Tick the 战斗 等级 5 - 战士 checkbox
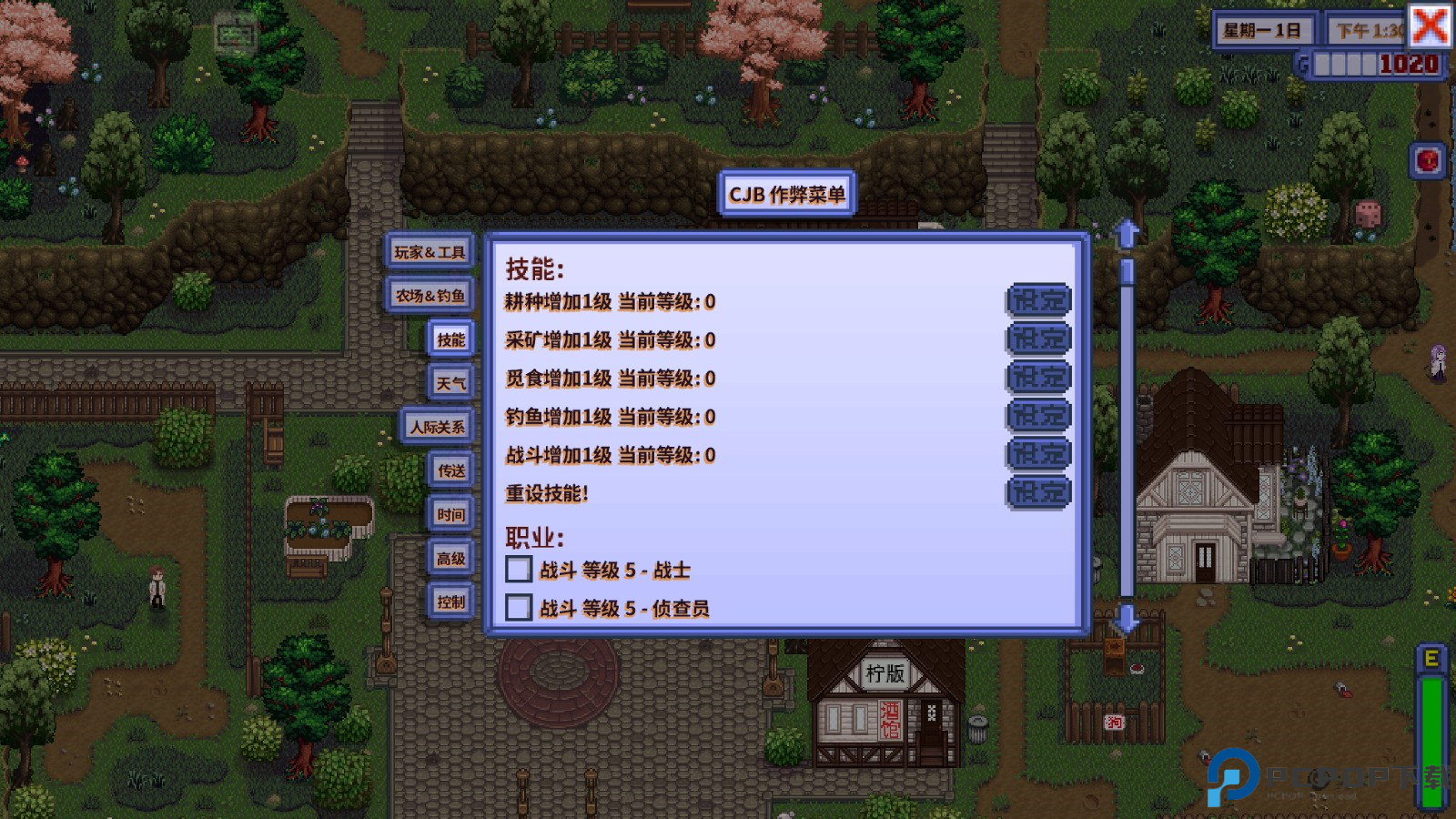This screenshot has width=1456, height=819. pyautogui.click(x=519, y=570)
